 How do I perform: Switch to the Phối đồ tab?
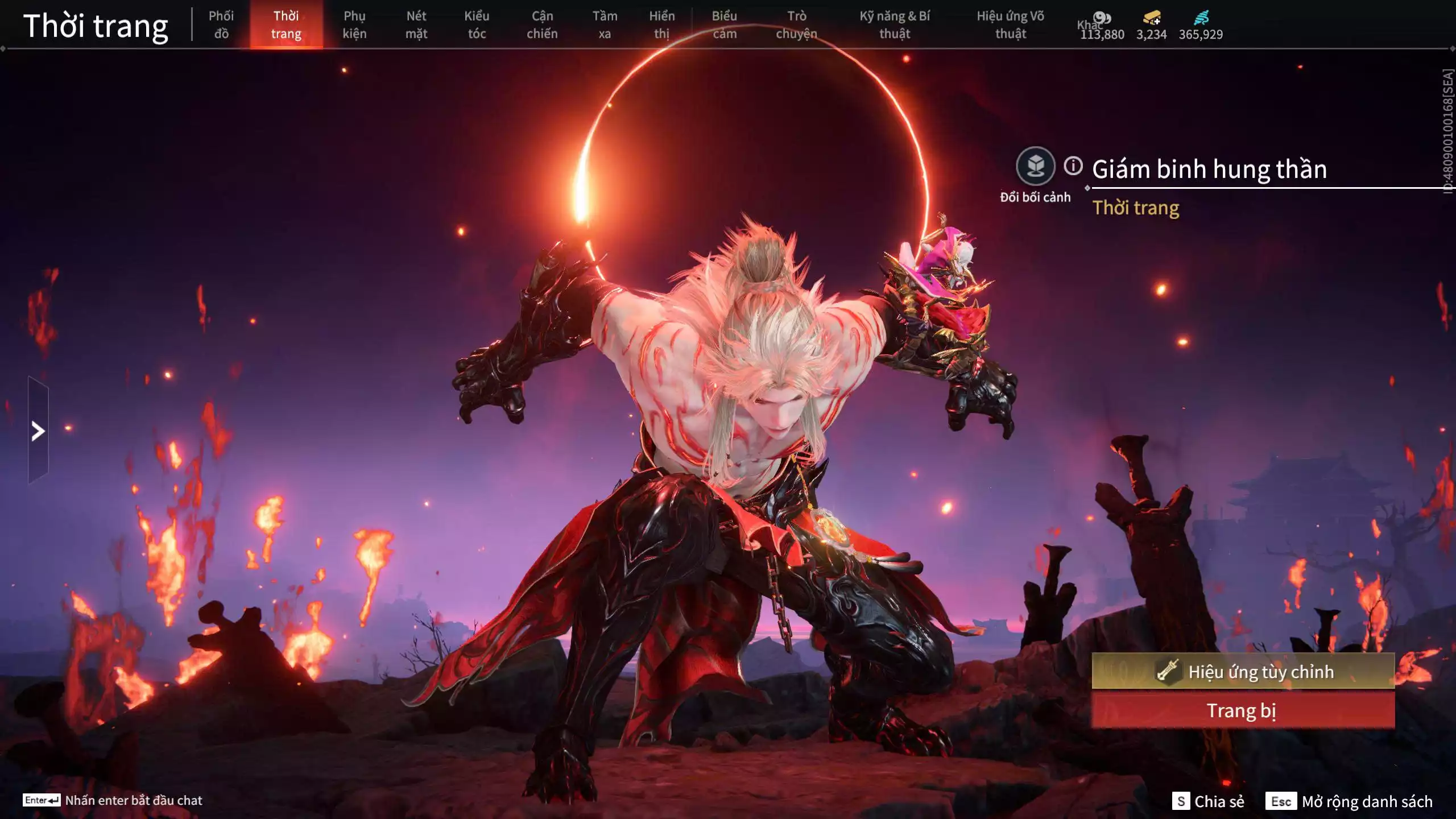point(221,25)
